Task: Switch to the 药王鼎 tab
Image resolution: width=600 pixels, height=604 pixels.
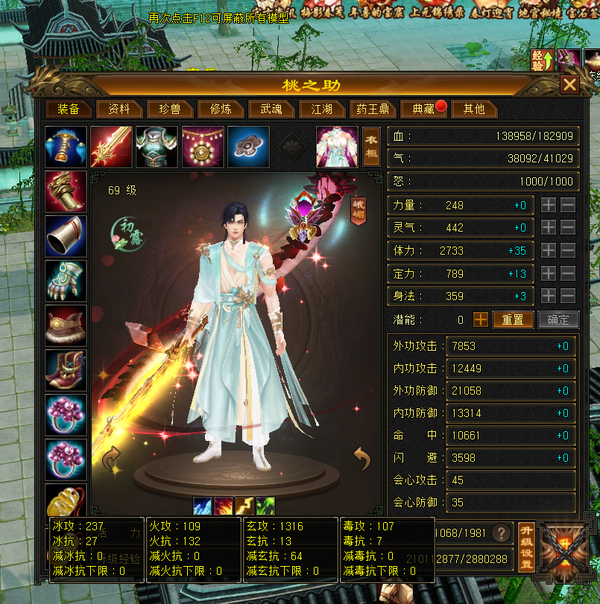Action: (373, 109)
